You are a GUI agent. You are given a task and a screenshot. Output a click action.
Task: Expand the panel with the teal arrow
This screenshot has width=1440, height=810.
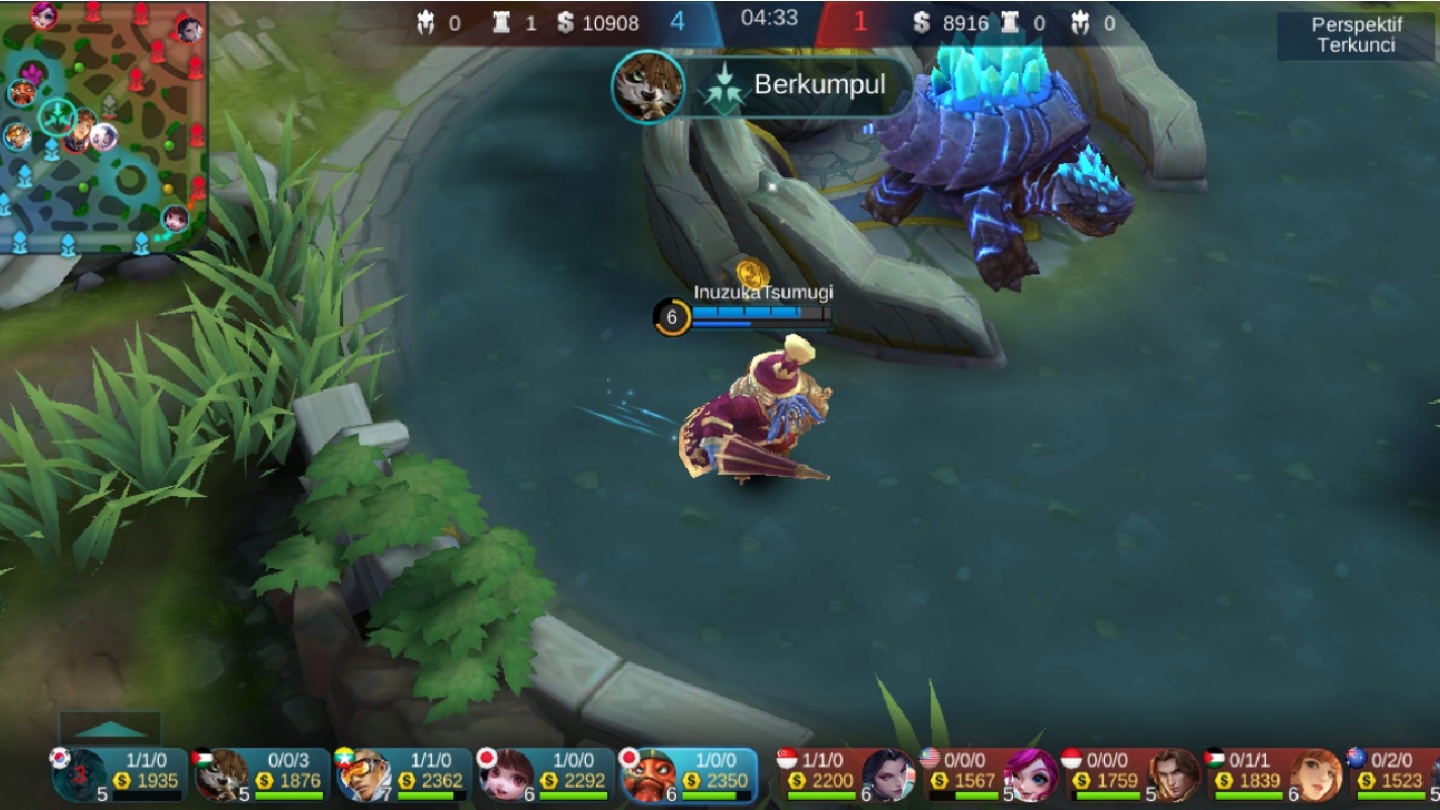[x=110, y=728]
